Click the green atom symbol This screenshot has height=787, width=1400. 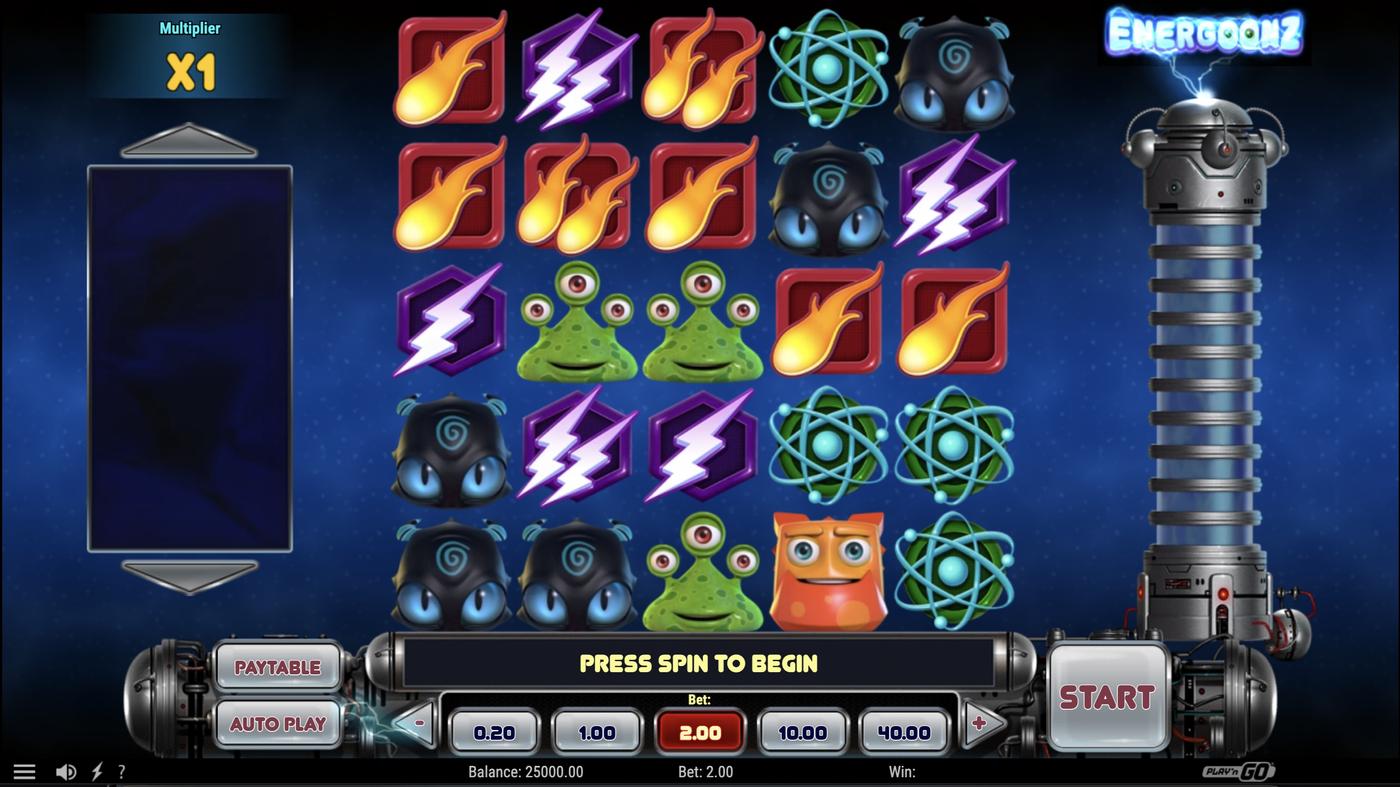pos(826,68)
